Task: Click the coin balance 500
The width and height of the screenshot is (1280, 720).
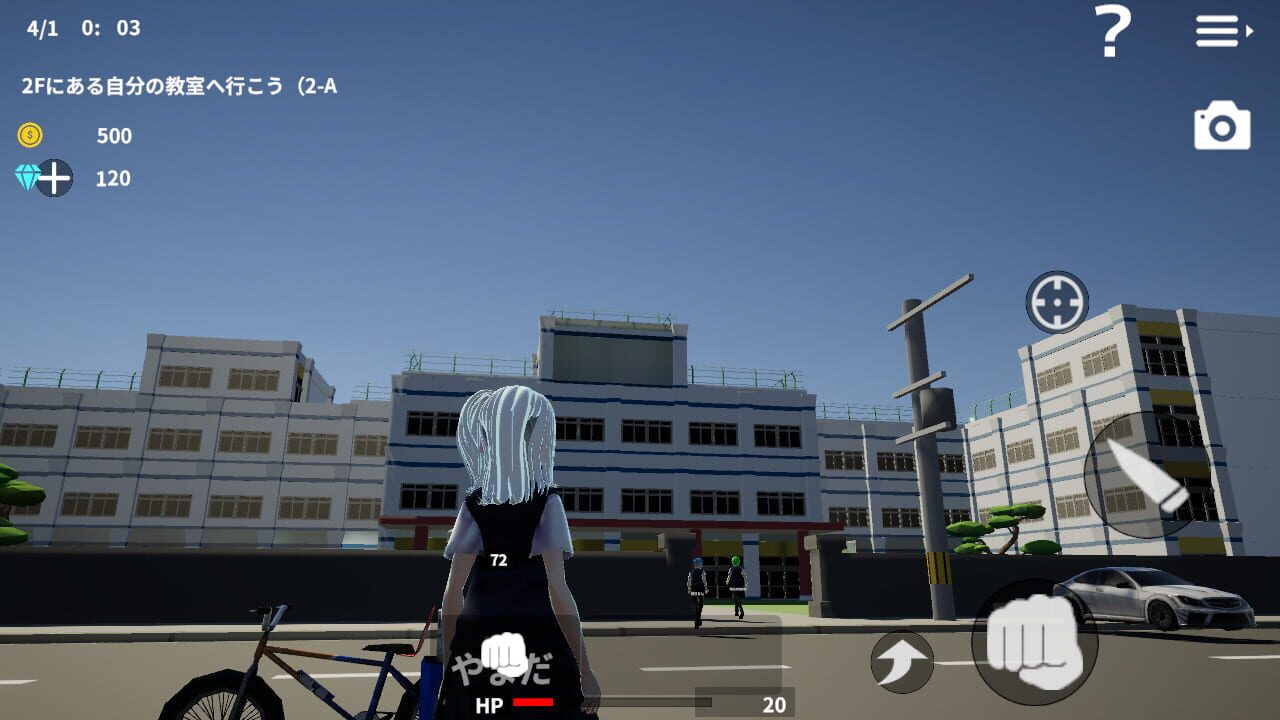Action: (113, 137)
